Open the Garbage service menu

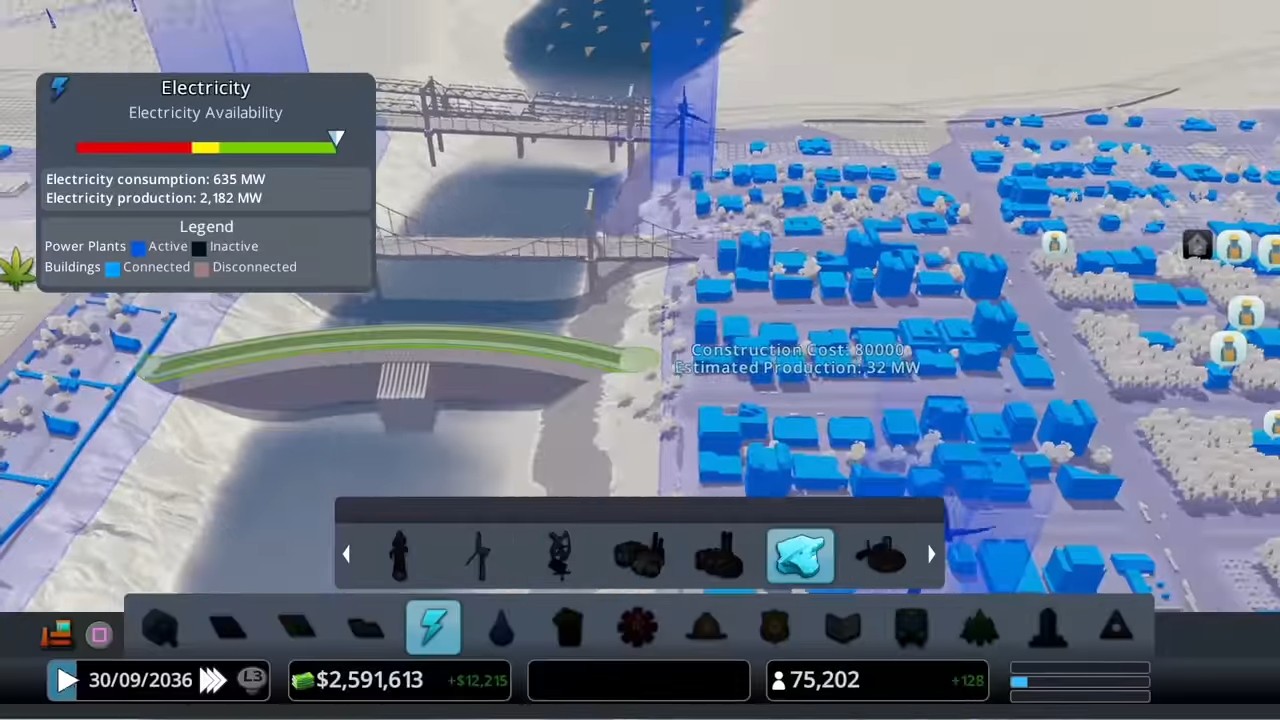coord(567,627)
